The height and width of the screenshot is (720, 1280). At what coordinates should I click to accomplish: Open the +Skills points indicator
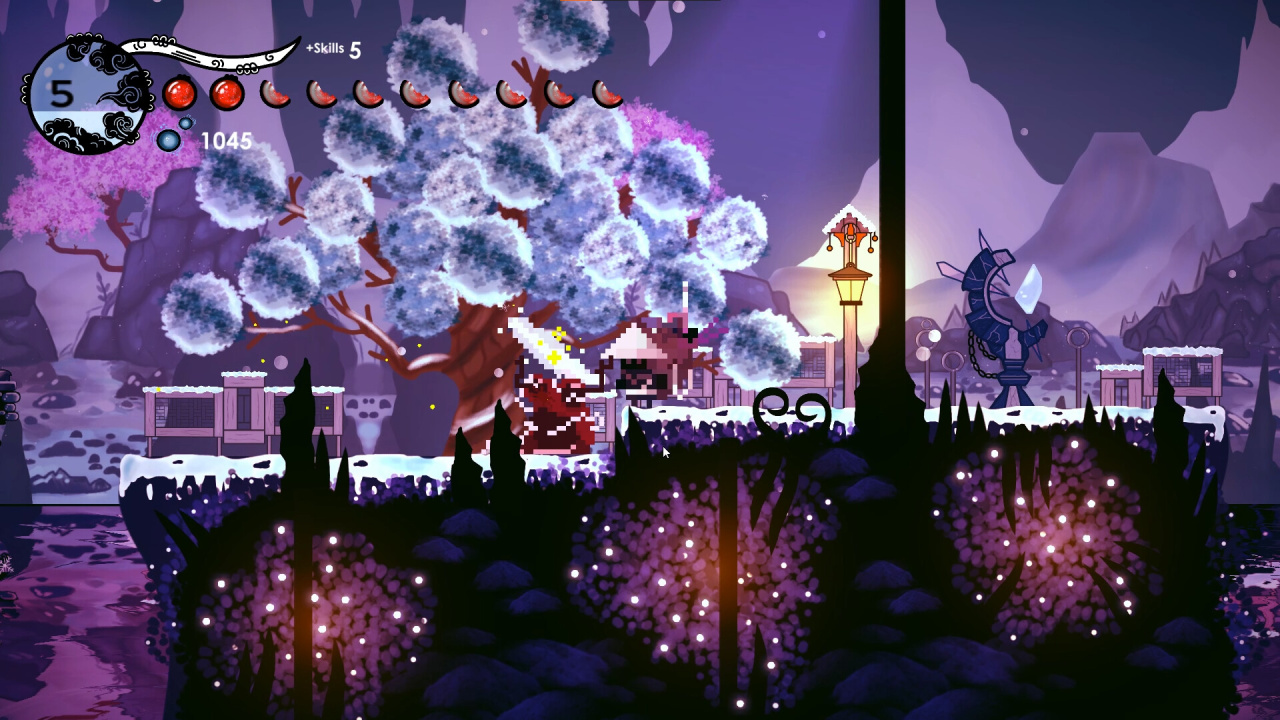(333, 49)
